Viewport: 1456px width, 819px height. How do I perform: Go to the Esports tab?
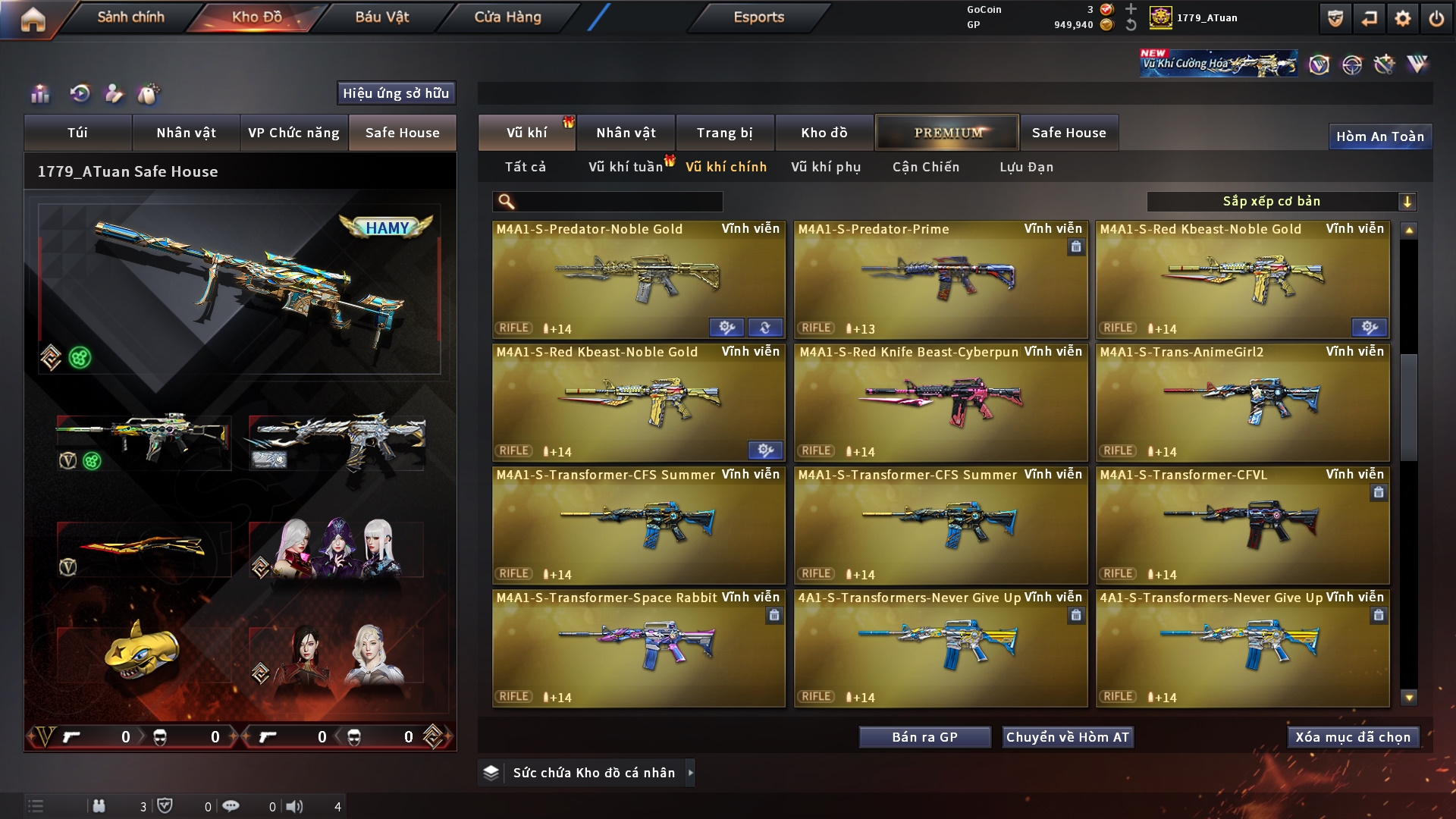[x=758, y=17]
